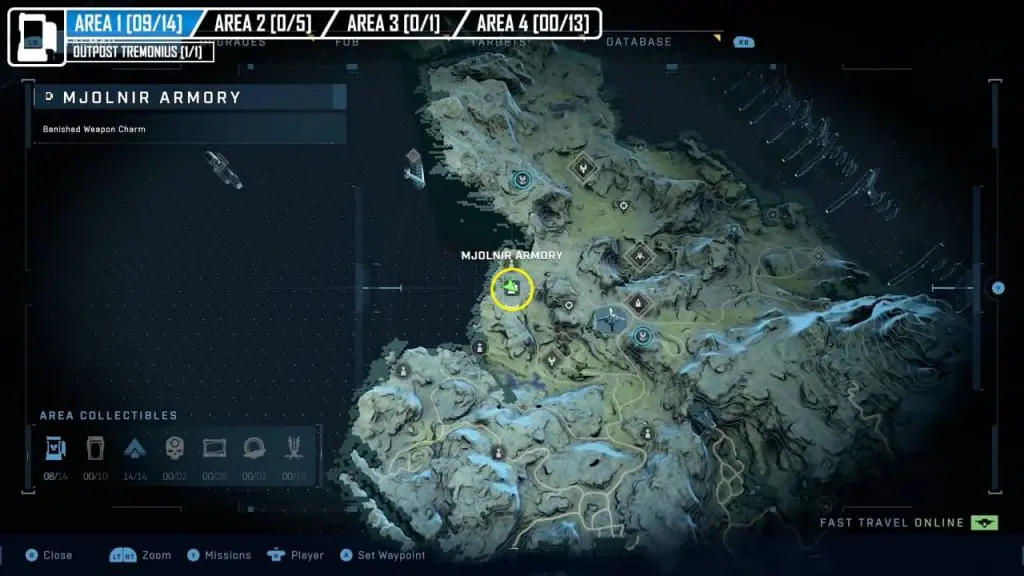Select the blue outpost marker on the map

click(609, 320)
